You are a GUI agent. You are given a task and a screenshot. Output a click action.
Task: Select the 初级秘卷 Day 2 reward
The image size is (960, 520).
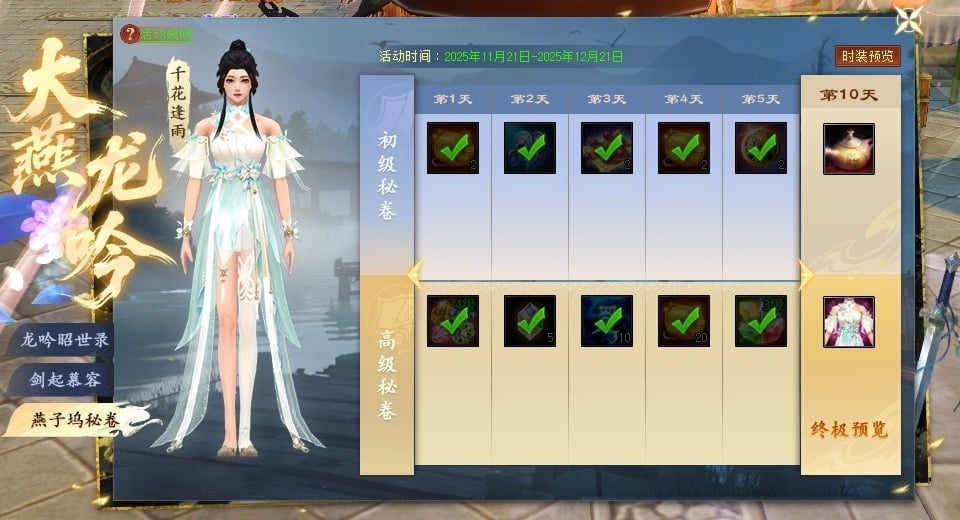530,148
